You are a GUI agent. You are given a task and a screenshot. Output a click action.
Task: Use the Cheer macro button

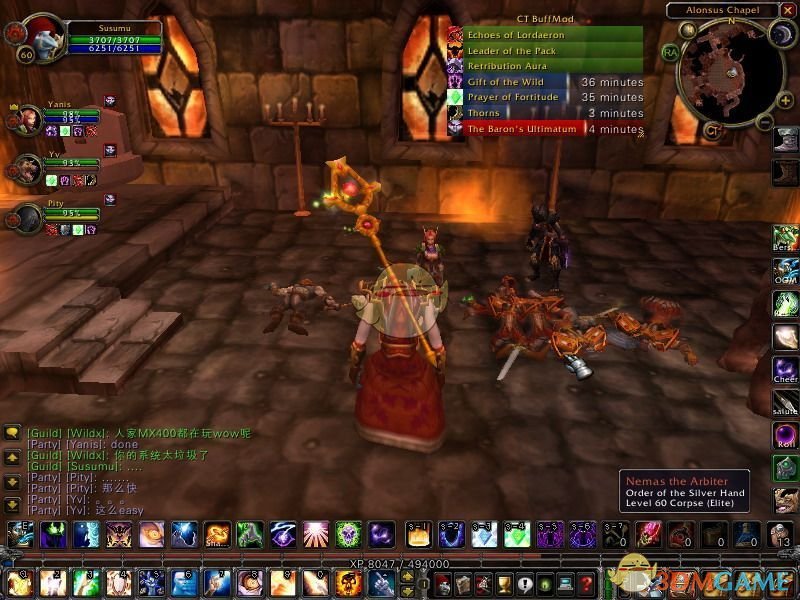point(785,372)
